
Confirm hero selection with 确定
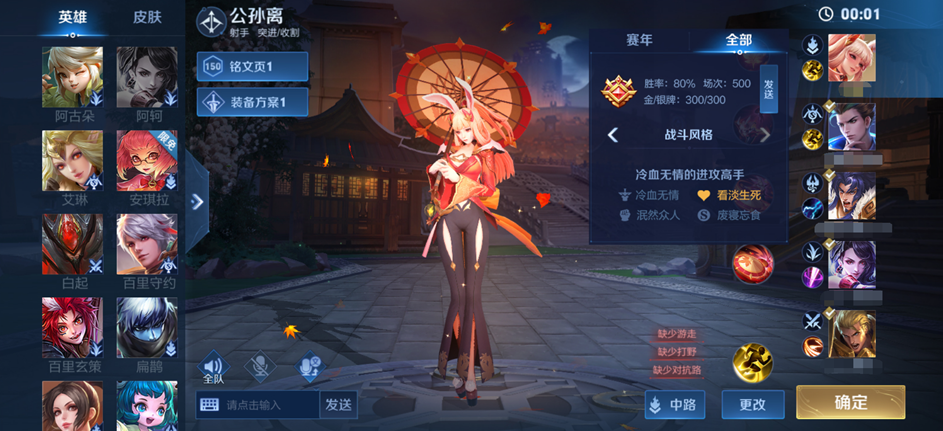(x=850, y=402)
